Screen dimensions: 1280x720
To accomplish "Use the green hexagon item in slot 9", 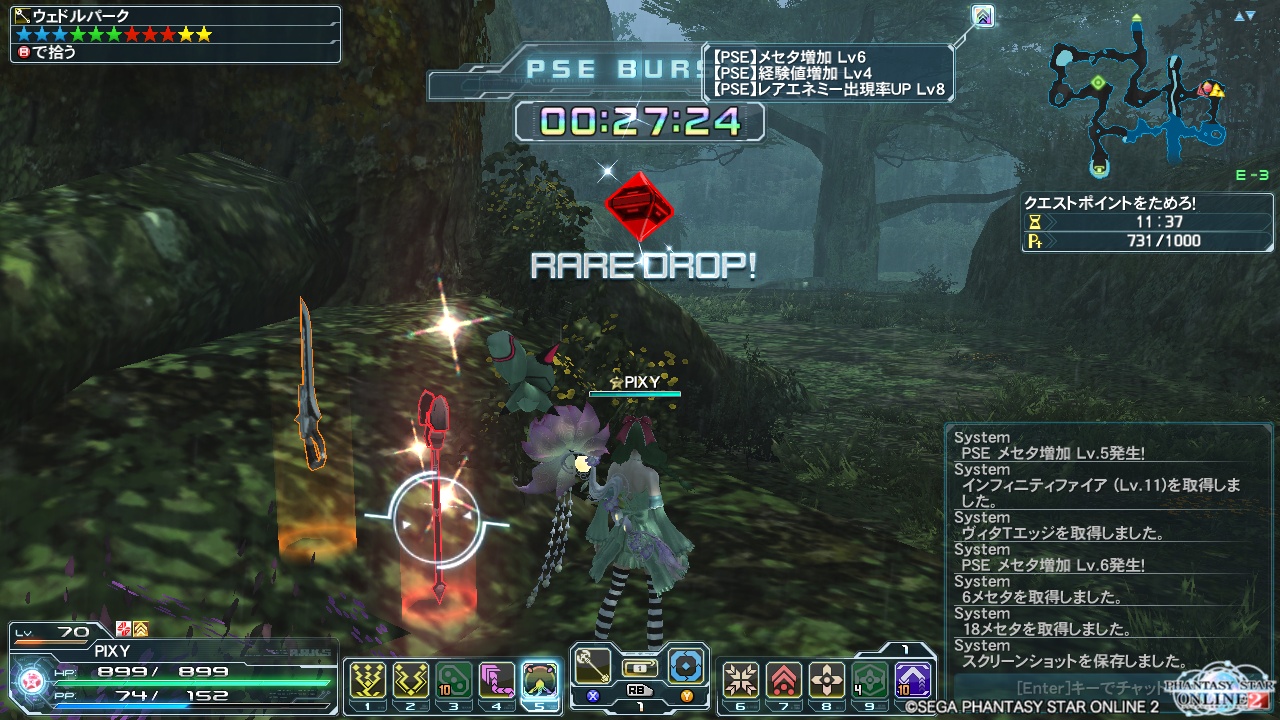I will pyautogui.click(x=870, y=680).
